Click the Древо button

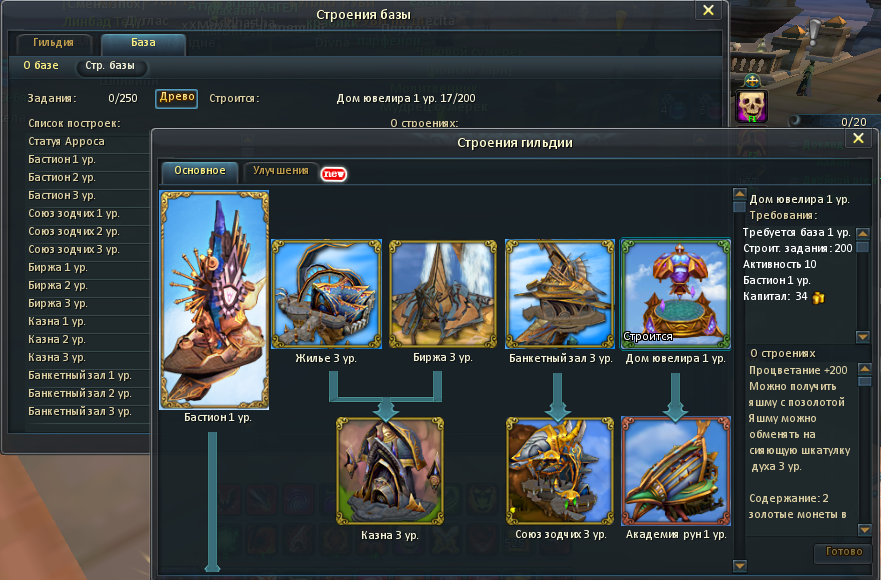click(177, 98)
